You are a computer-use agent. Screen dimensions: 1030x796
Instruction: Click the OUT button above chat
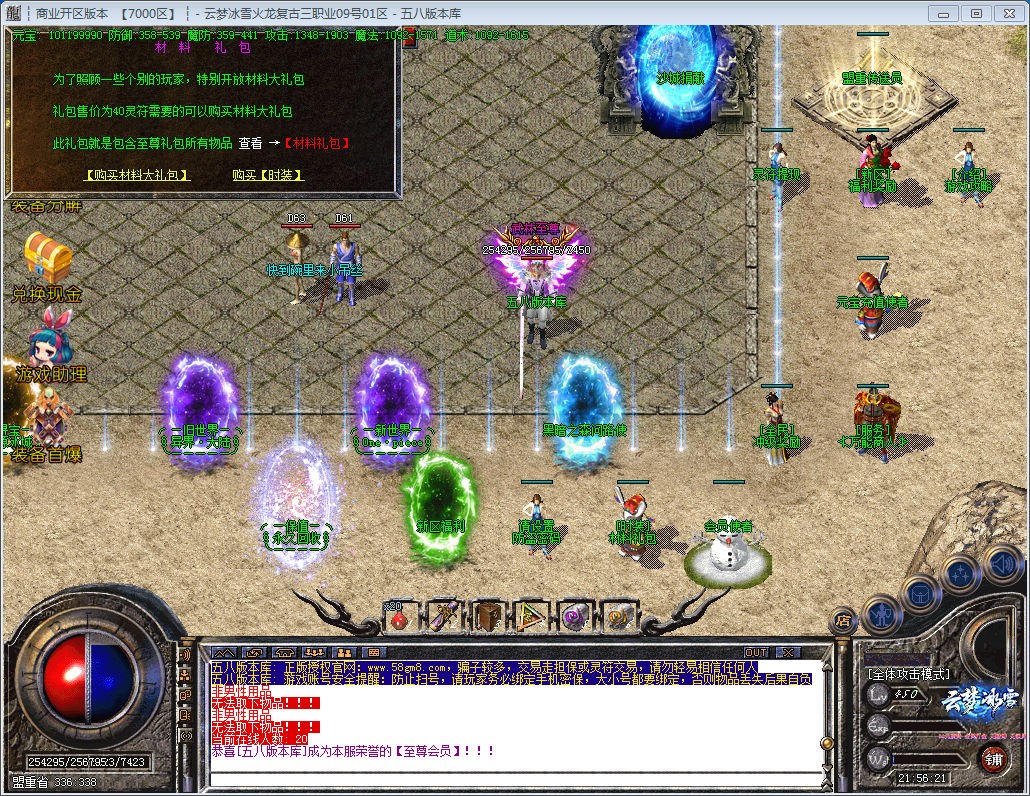coord(756,652)
